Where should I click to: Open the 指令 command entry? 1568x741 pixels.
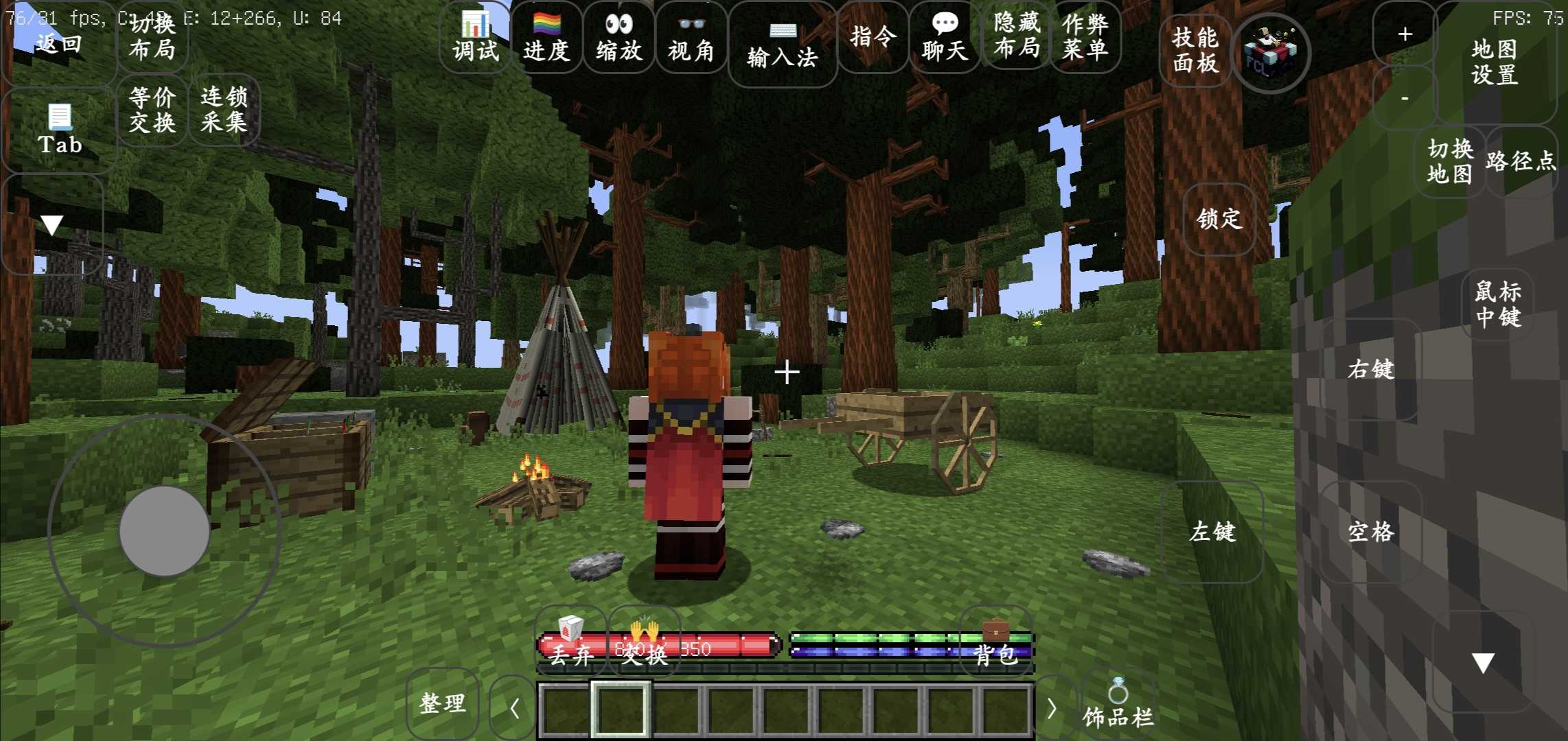873,36
